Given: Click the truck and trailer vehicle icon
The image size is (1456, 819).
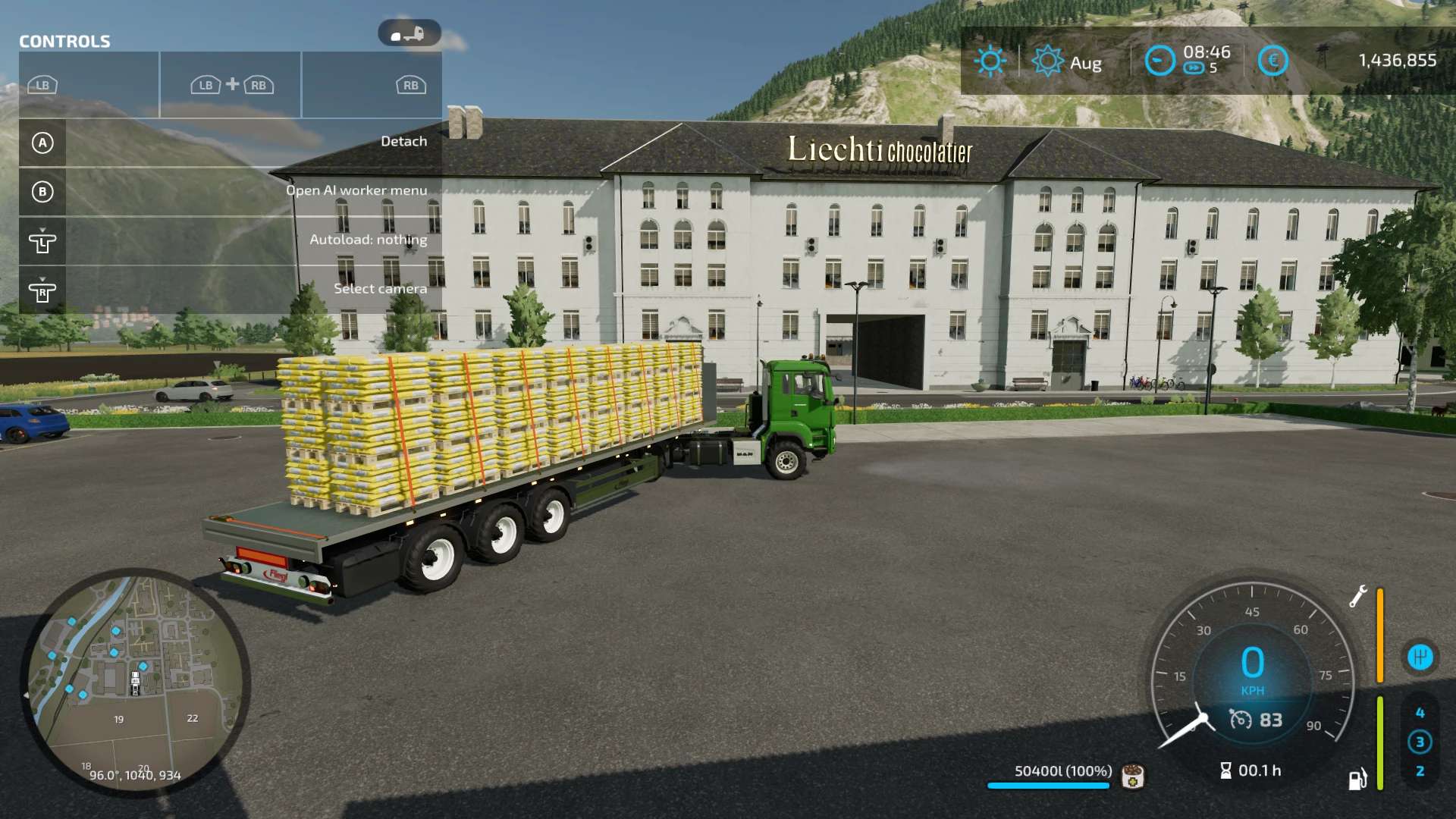Looking at the screenshot, I should click(409, 34).
